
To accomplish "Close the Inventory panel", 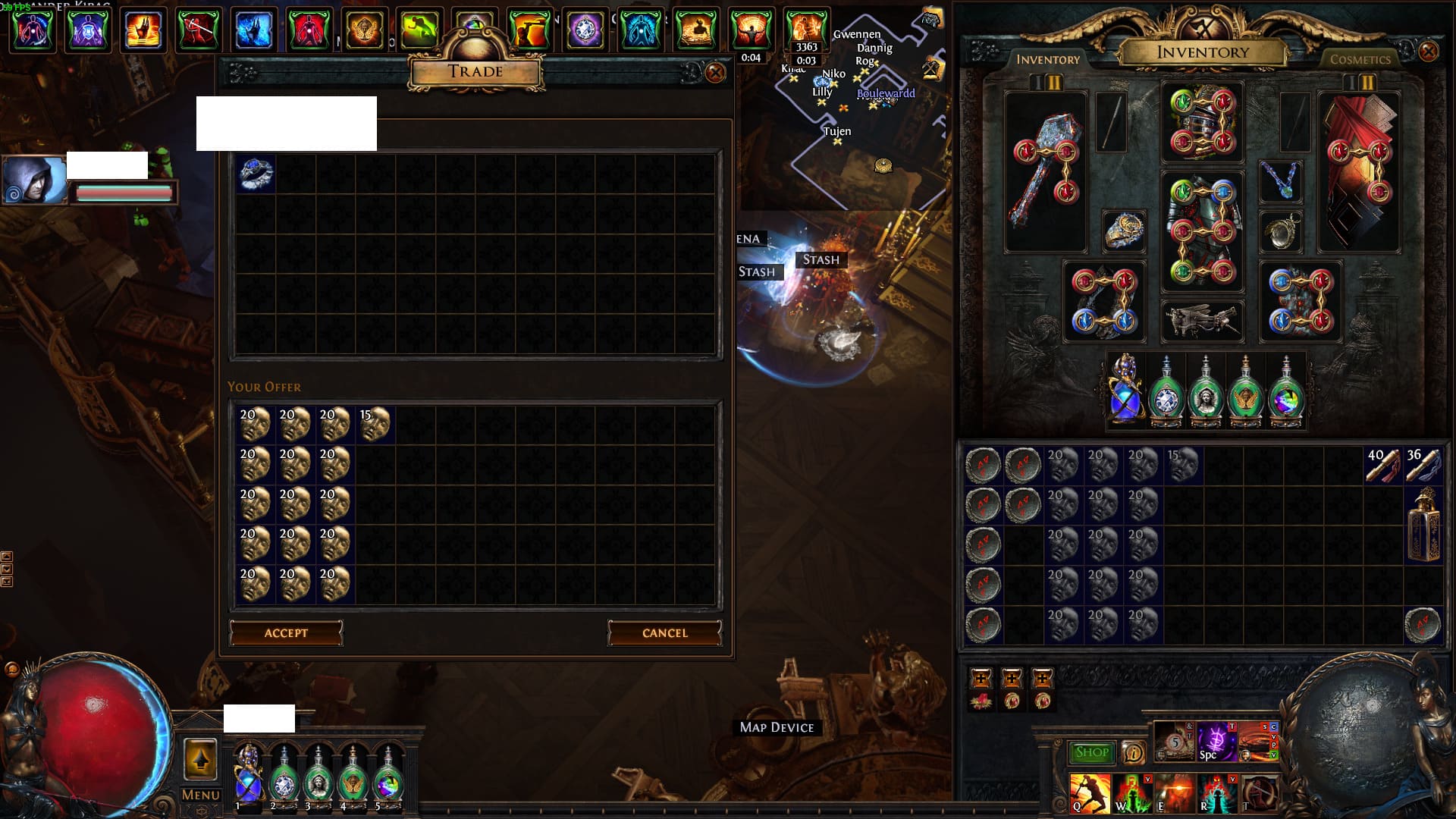I will 1428,52.
